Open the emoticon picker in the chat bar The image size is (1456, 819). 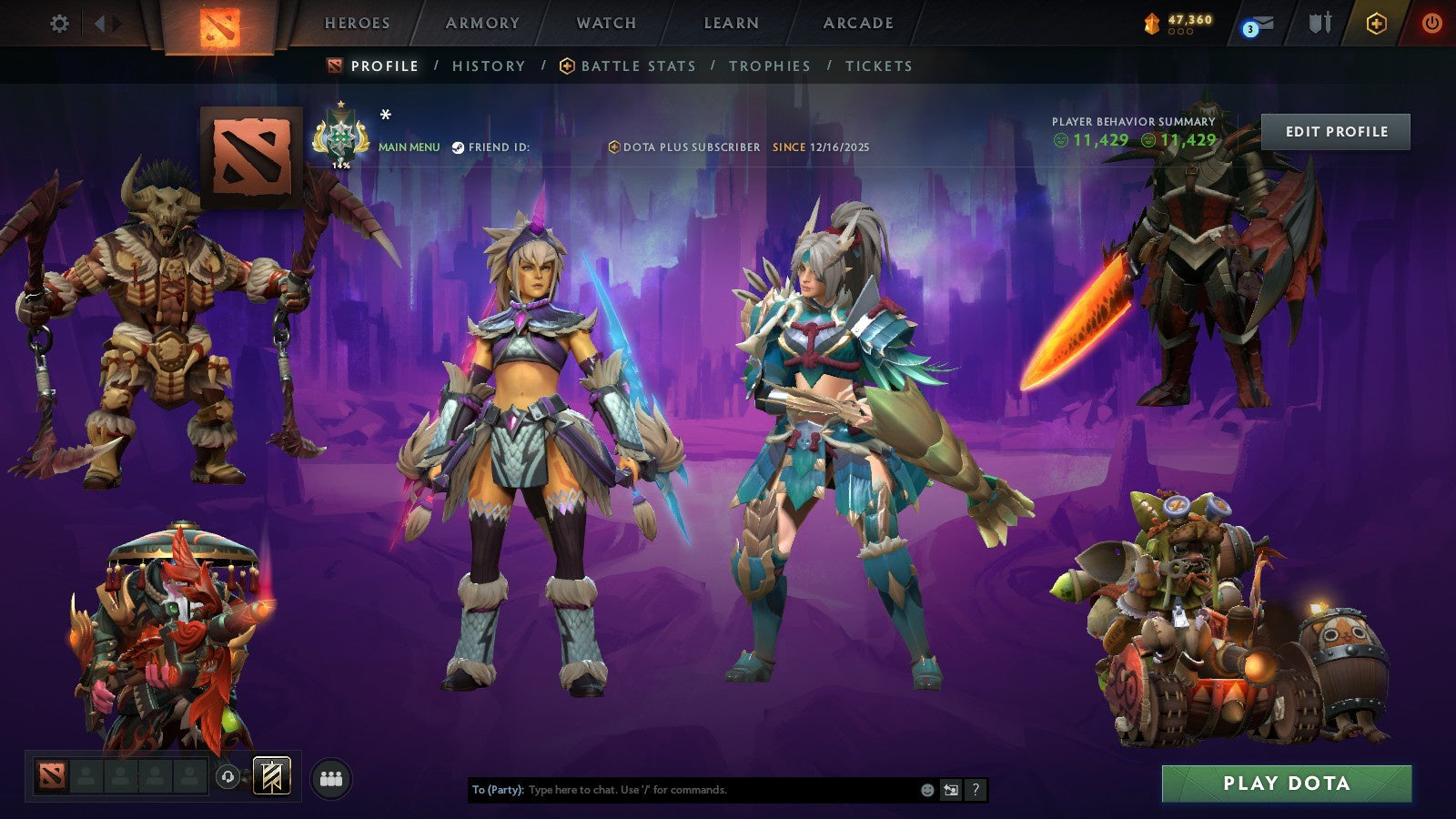(x=927, y=790)
